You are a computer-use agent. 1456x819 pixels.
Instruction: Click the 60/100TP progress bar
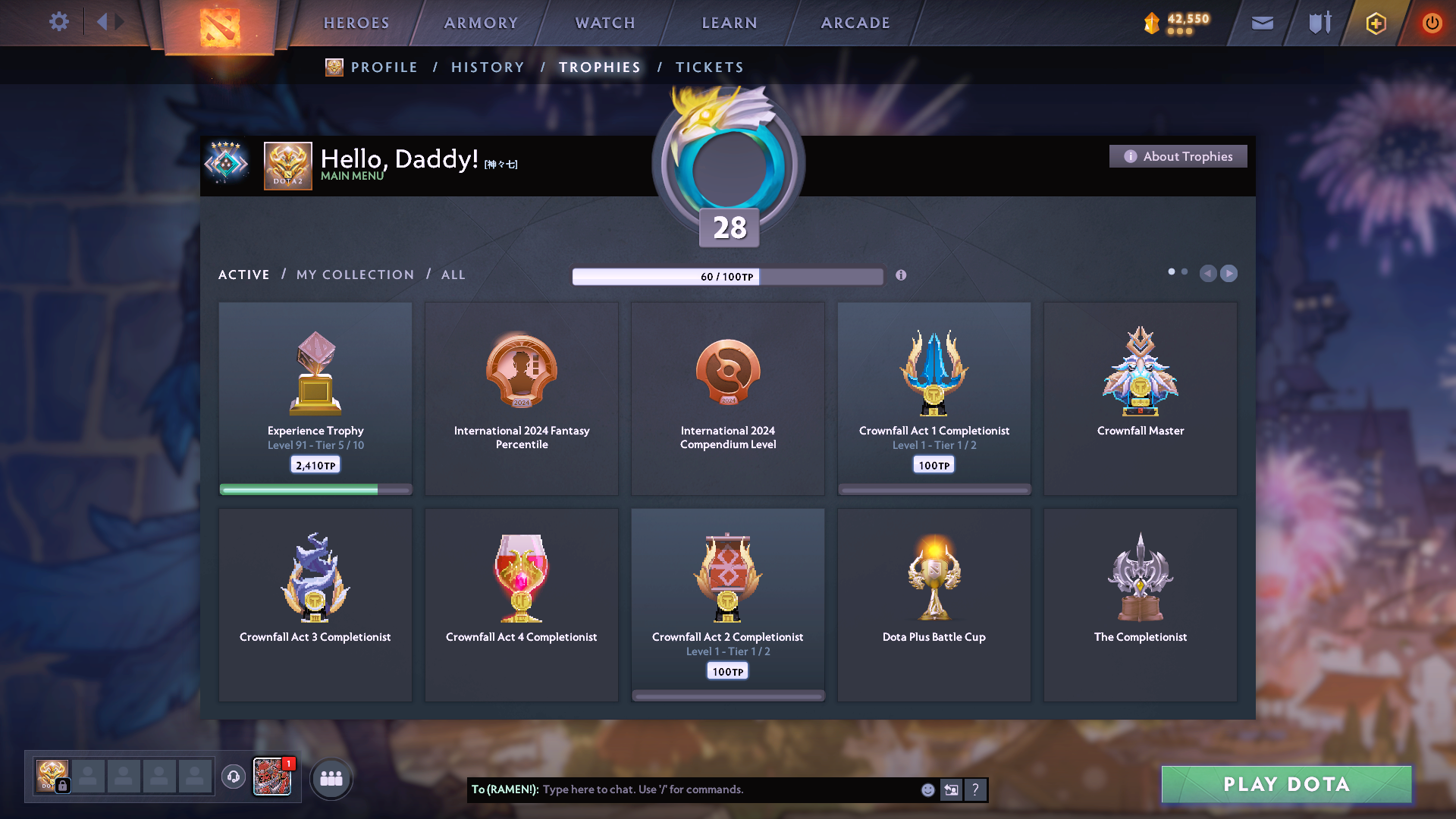[728, 276]
